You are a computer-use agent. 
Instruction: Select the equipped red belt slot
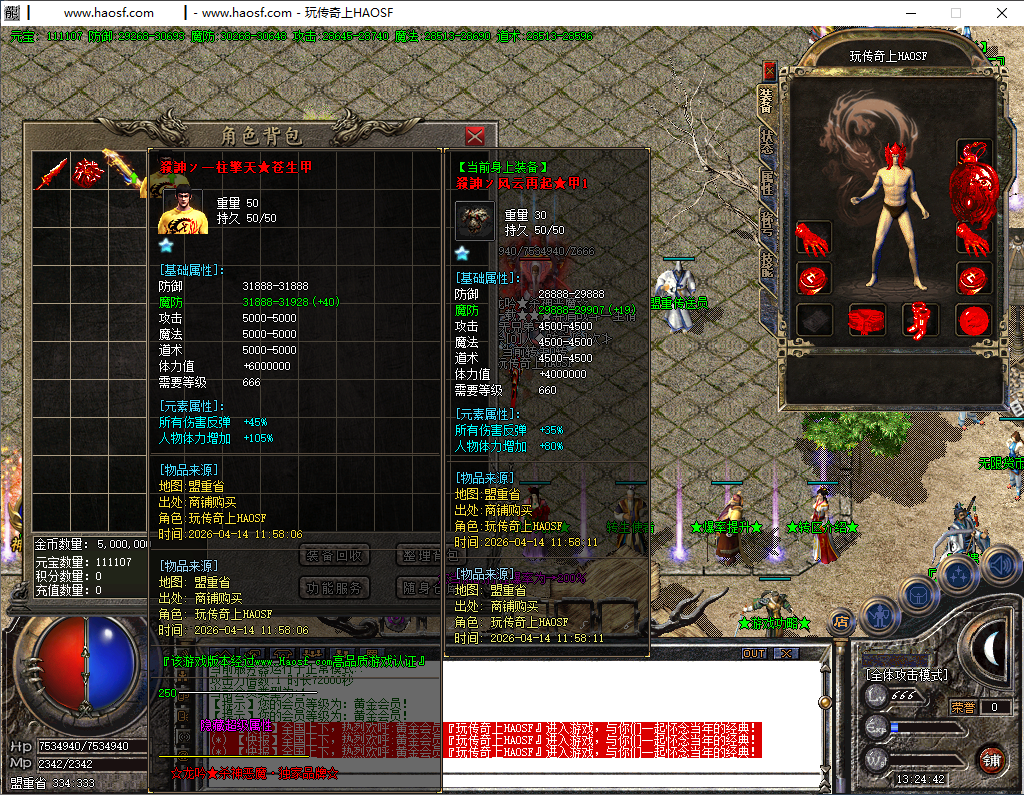[x=868, y=320]
